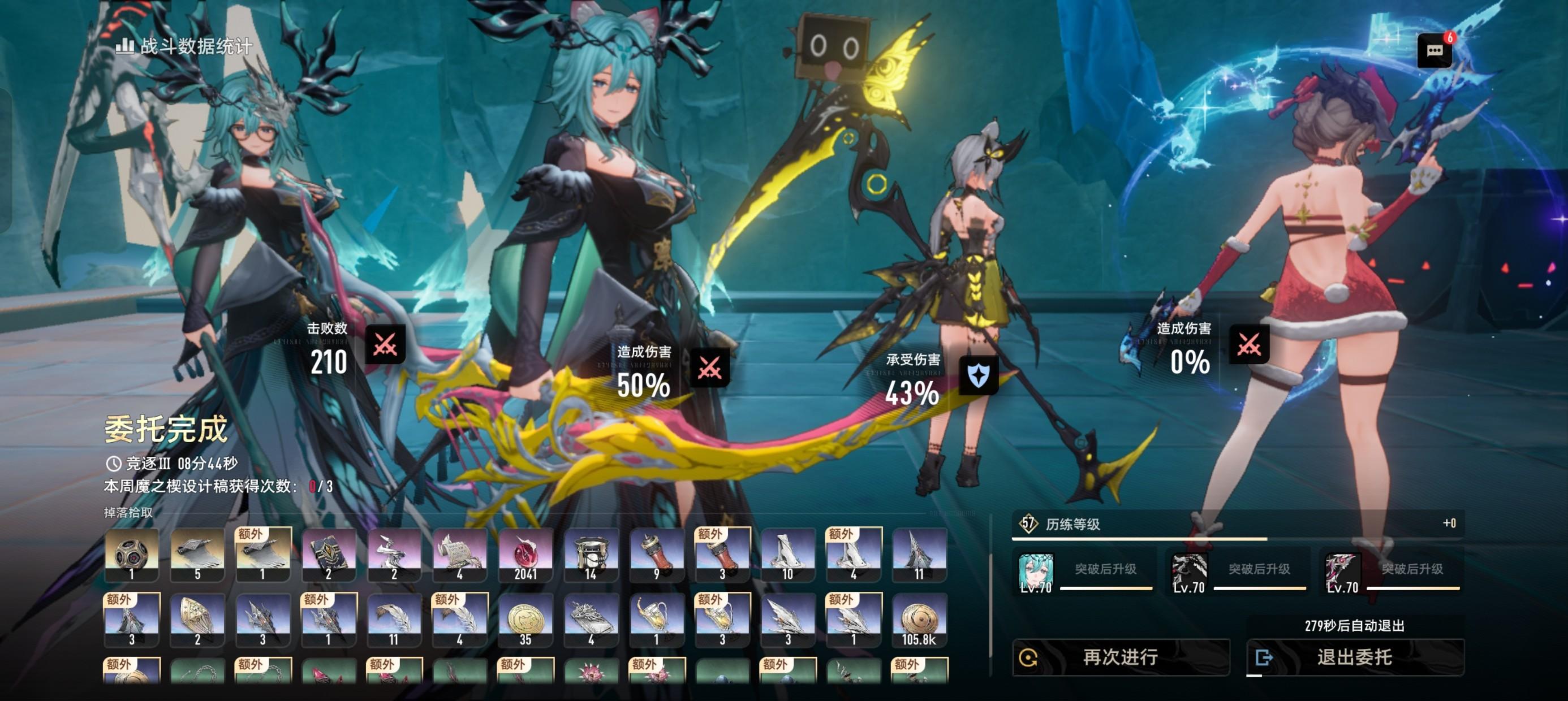Select the golden goblet slot with 1
Viewport: 1568px width, 701px height.
[656, 620]
